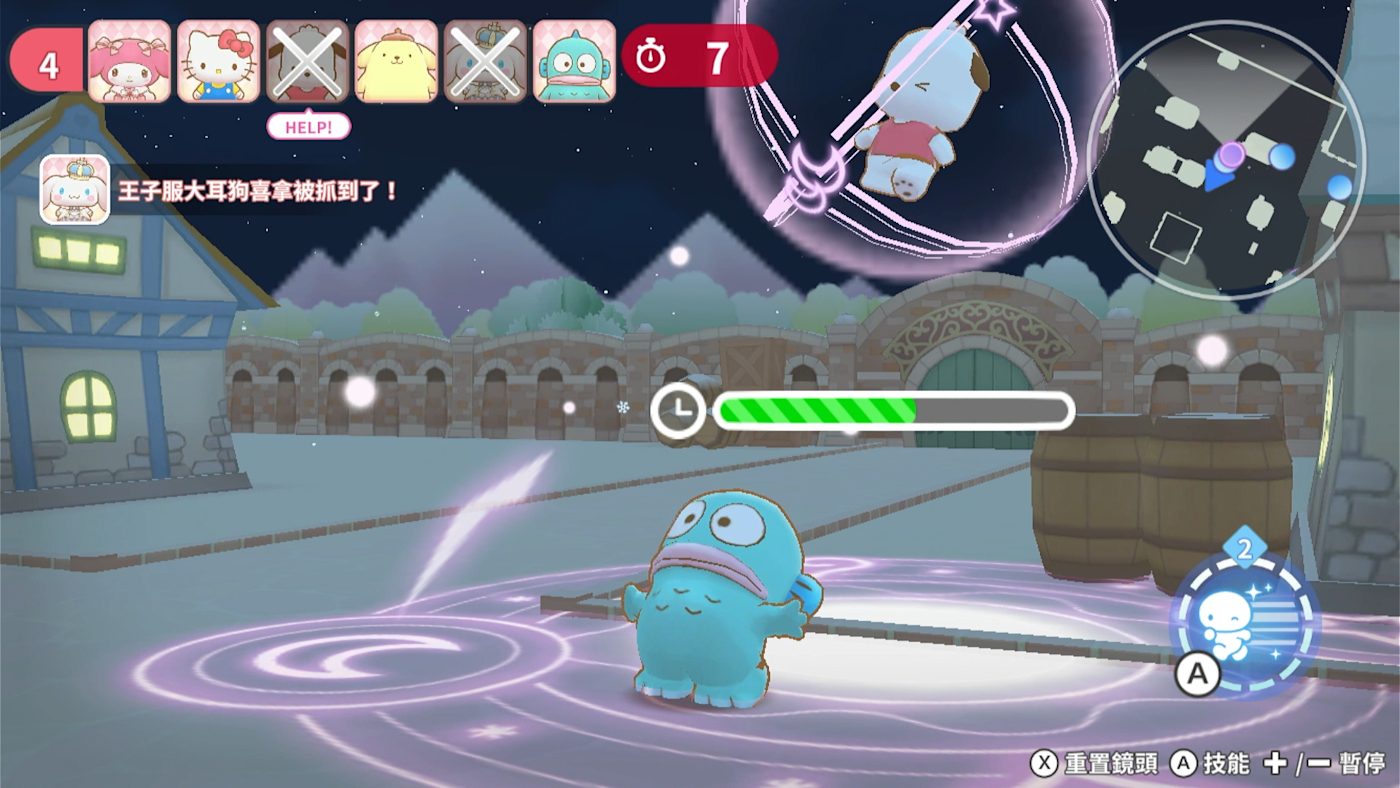Open the pause menu via 暫停 label
The height and width of the screenshot is (788, 1400).
click(1361, 761)
